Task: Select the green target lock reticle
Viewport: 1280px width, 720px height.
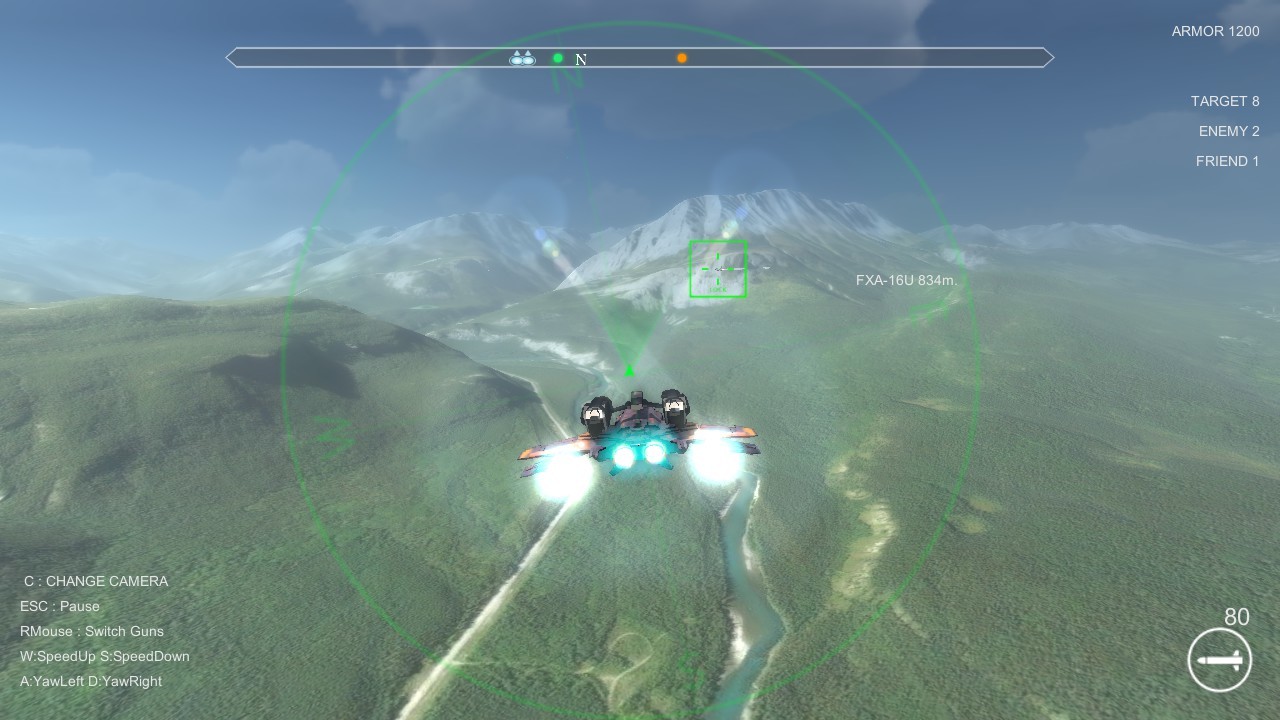Action: click(x=718, y=267)
